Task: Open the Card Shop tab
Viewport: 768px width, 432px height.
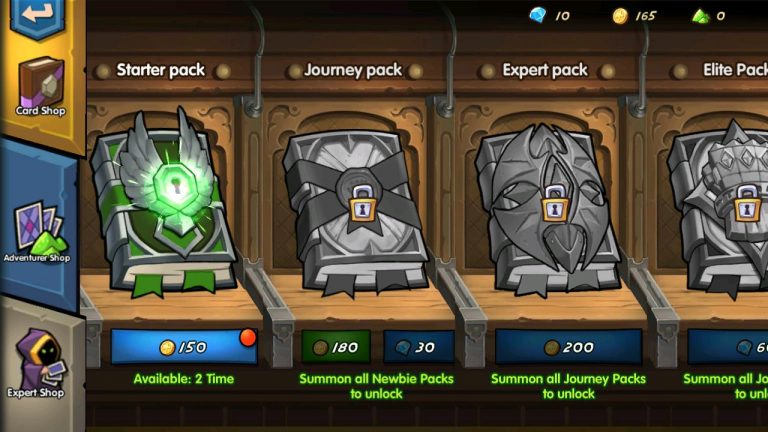Action: pos(40,87)
